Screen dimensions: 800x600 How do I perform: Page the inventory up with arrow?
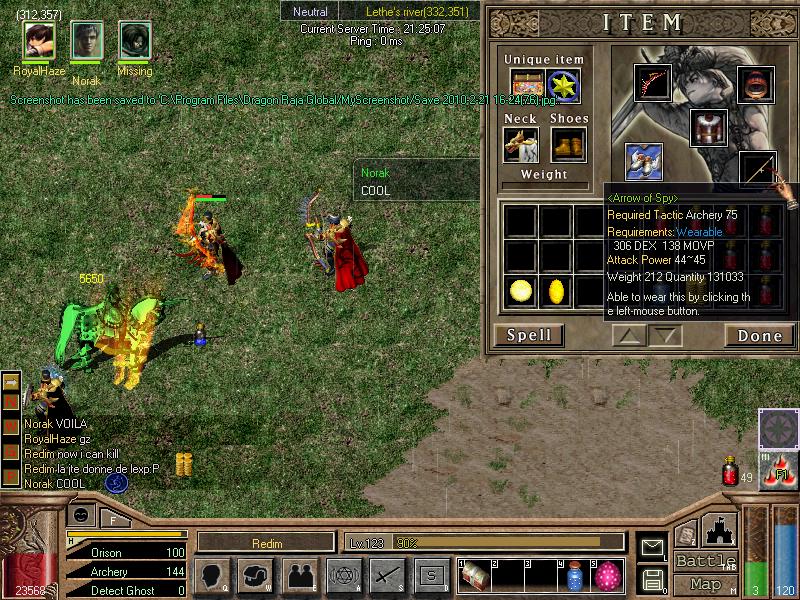tap(630, 336)
